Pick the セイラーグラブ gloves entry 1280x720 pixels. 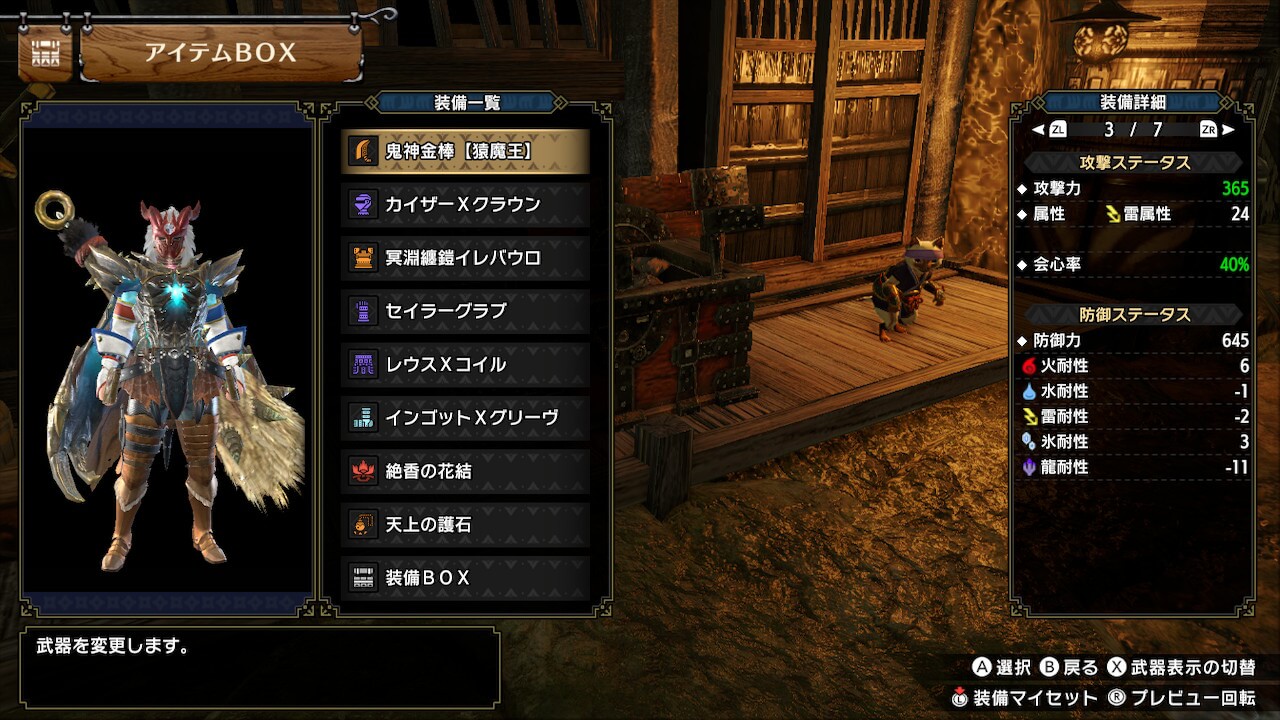465,311
